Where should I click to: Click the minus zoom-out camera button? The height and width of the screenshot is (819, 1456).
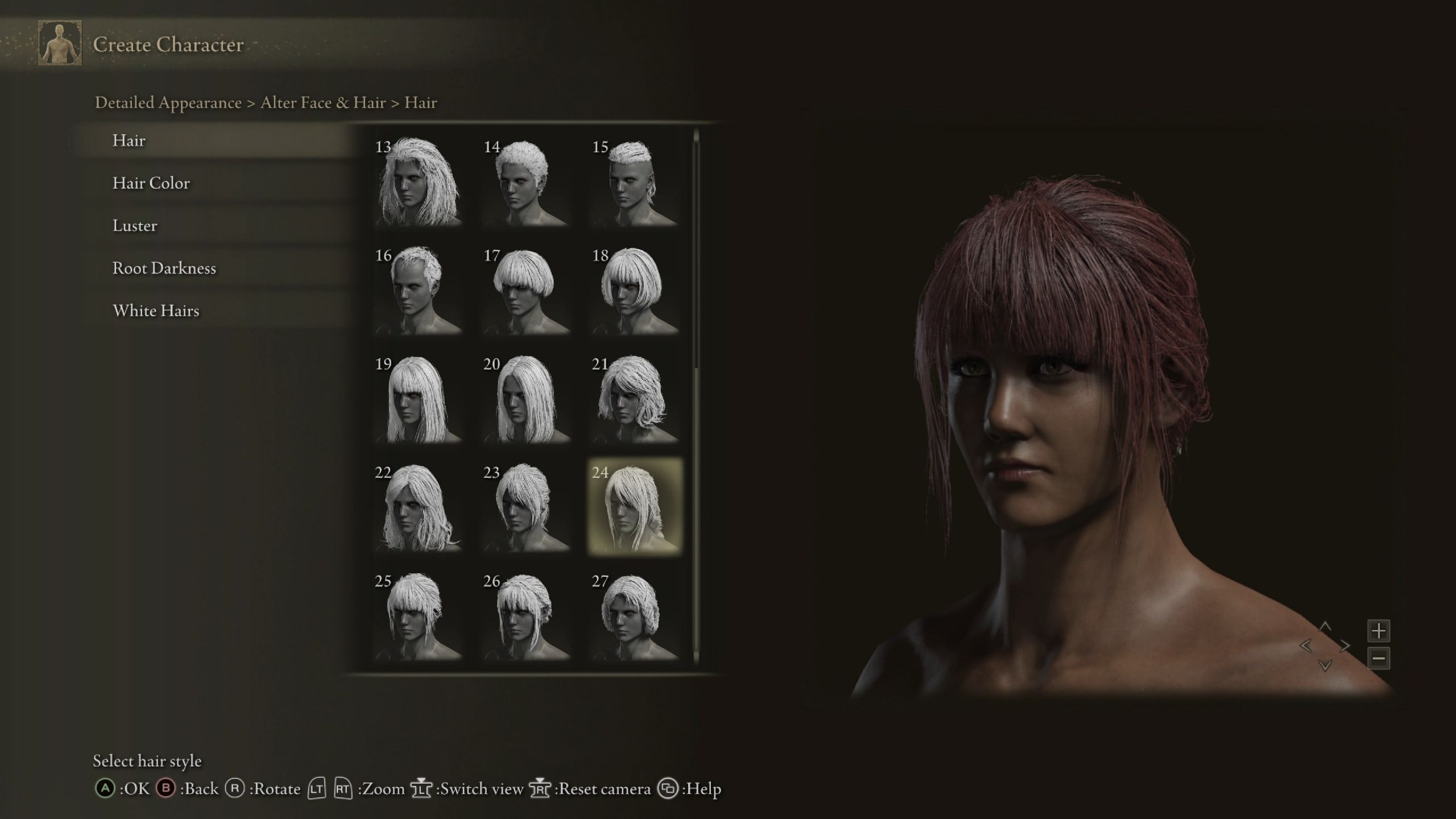1379,659
